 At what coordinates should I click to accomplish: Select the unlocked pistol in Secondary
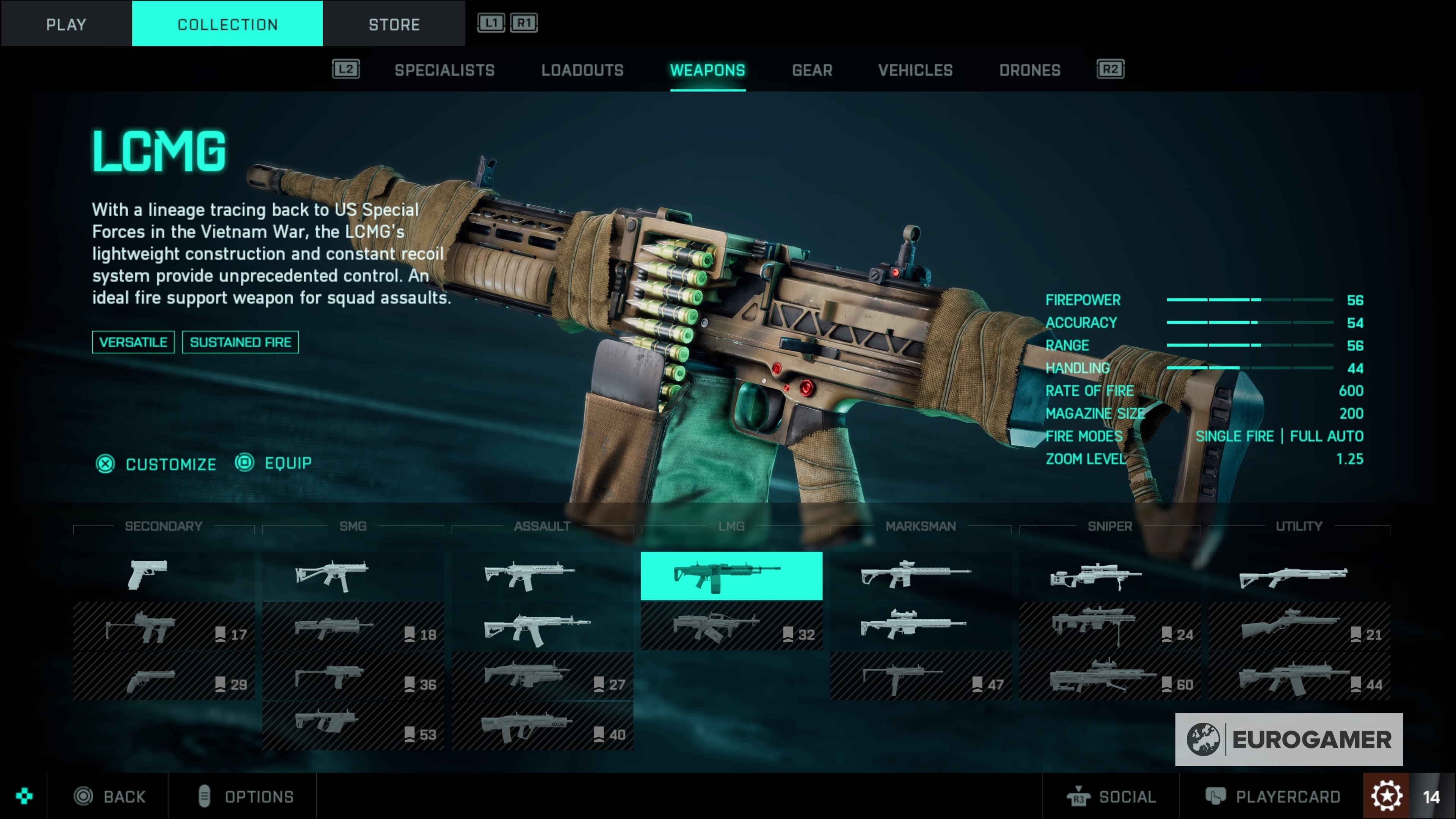[x=163, y=576]
